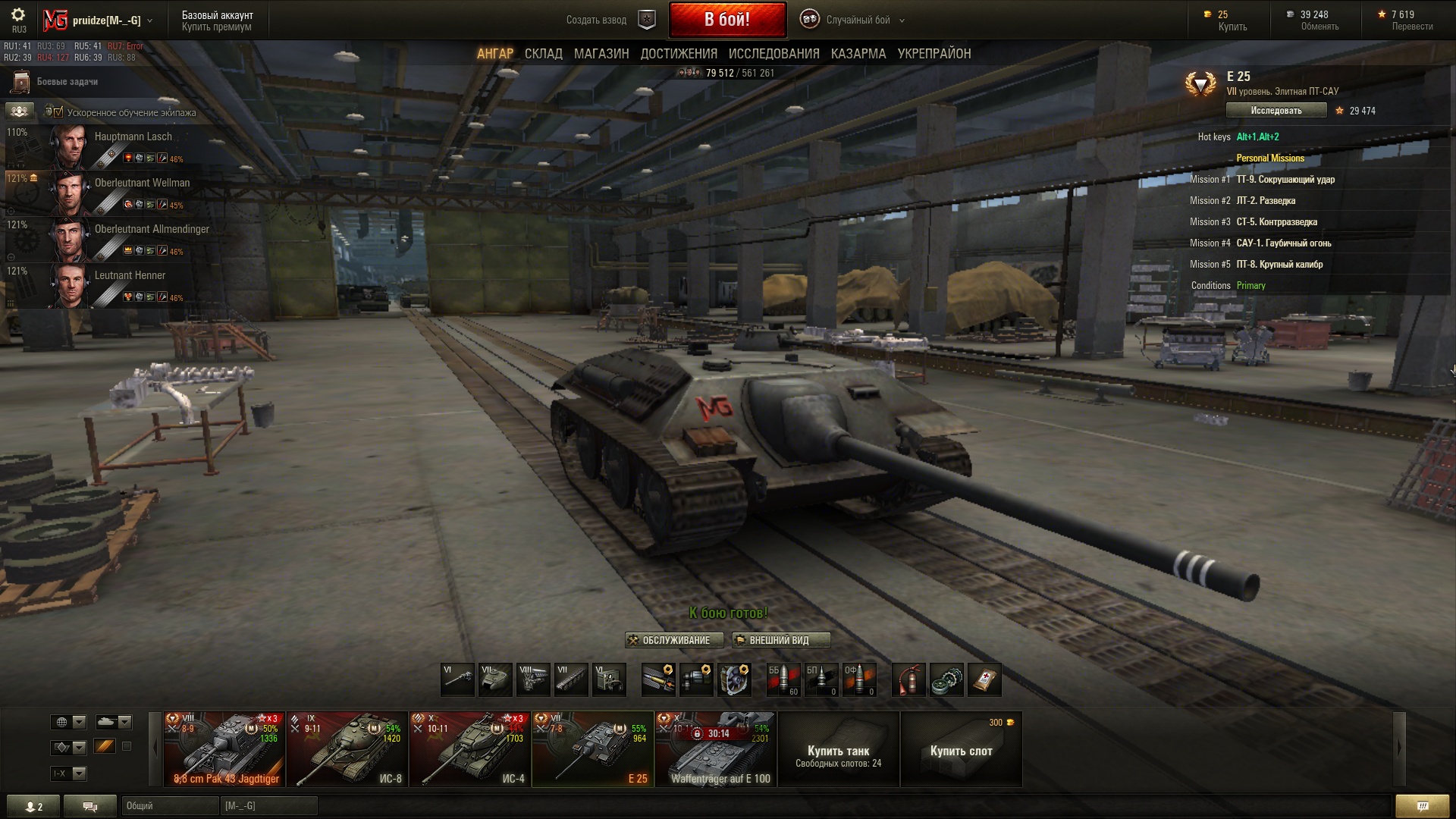Screen dimensions: 1456x819
Task: Open the ОБСЛУЖИВАНИЕ service button
Action: [674, 641]
